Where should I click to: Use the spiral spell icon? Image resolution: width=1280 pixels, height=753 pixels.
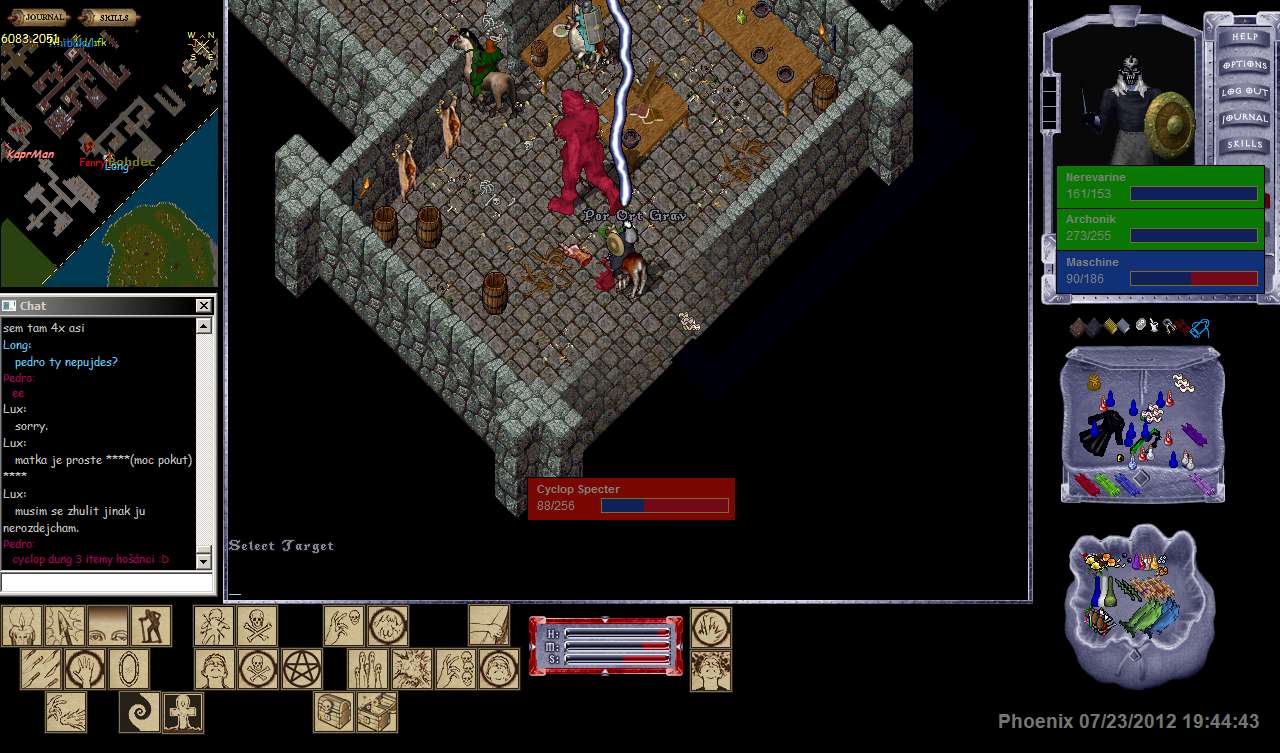pos(139,712)
